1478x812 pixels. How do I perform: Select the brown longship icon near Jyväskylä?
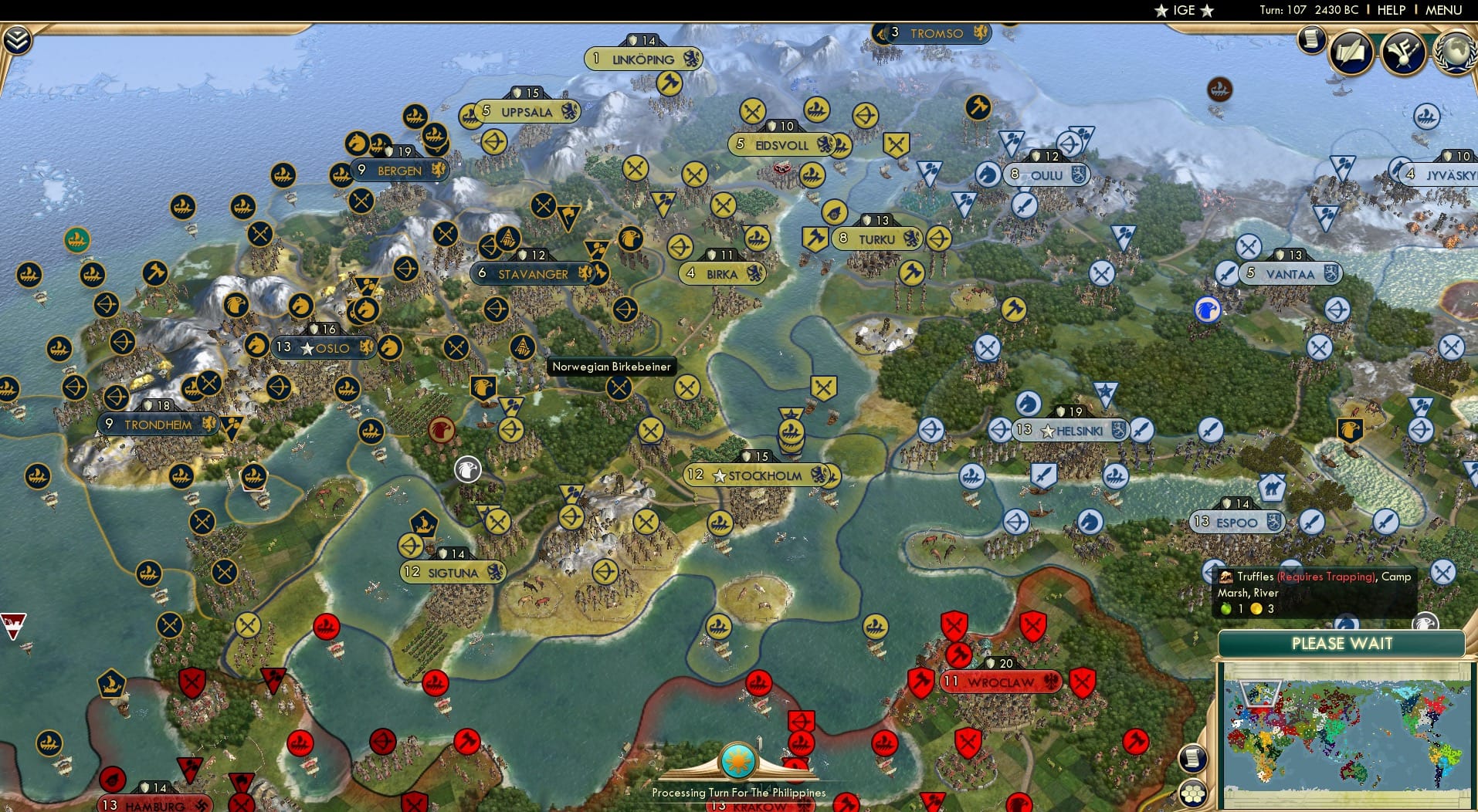(1219, 90)
